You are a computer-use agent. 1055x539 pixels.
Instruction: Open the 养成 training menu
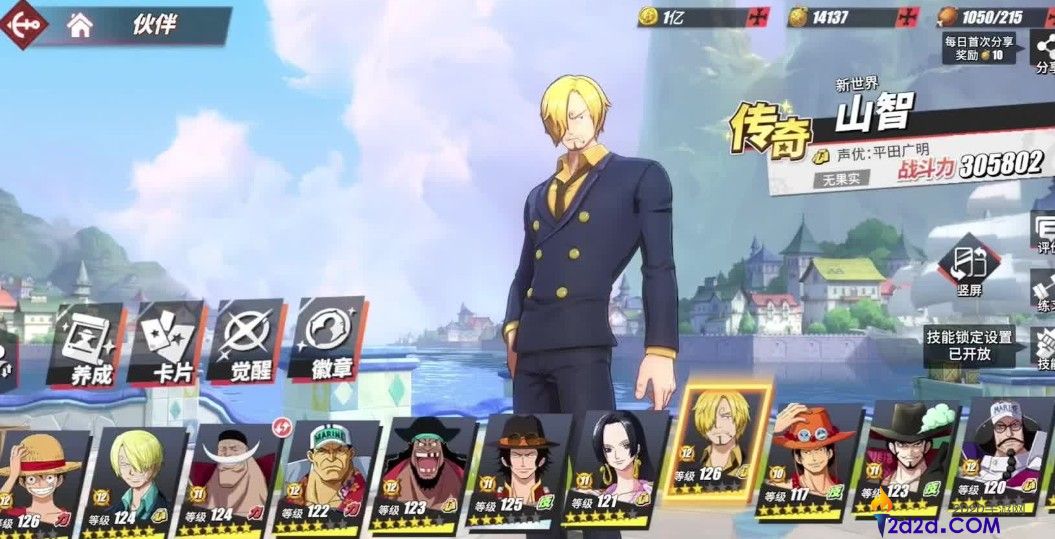click(x=85, y=345)
